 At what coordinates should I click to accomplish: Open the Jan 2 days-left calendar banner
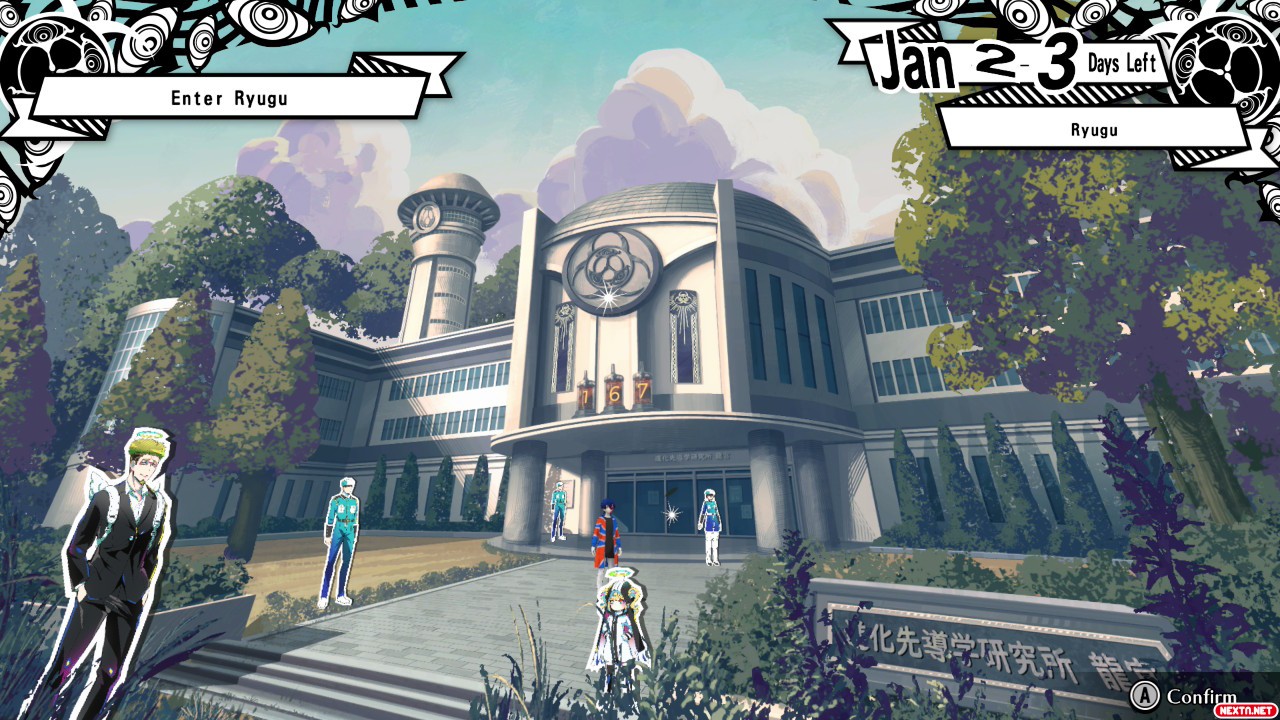[x=1010, y=62]
